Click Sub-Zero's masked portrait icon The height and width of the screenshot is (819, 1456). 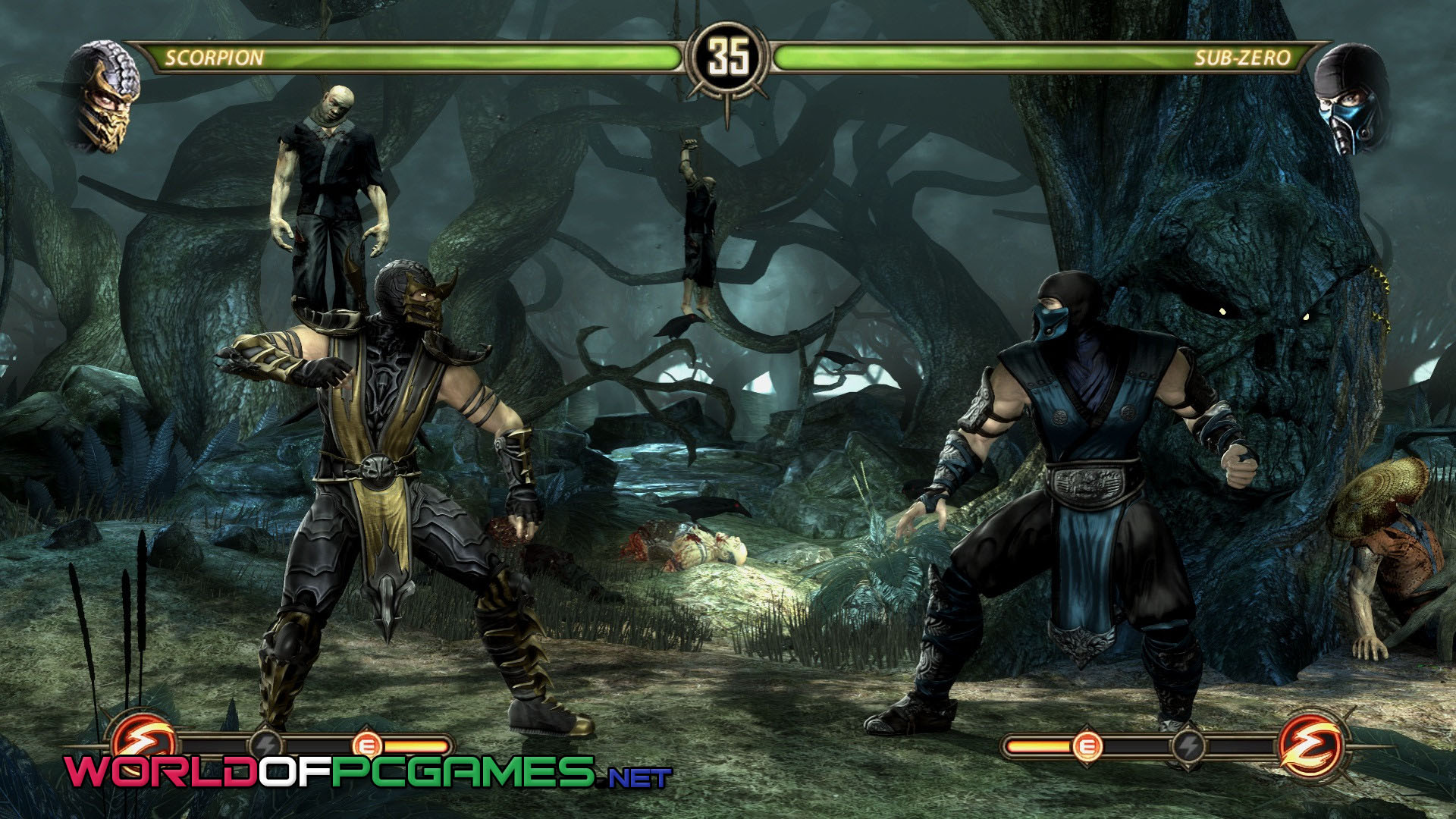(1351, 99)
